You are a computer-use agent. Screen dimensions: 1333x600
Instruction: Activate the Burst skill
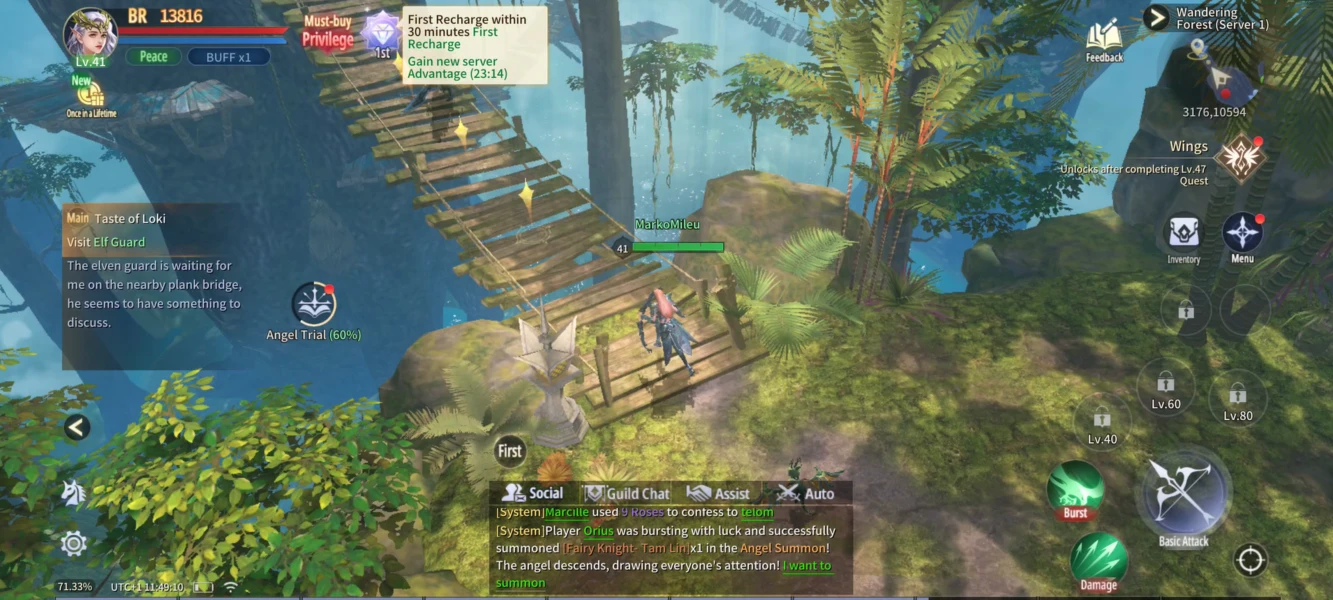1075,489
